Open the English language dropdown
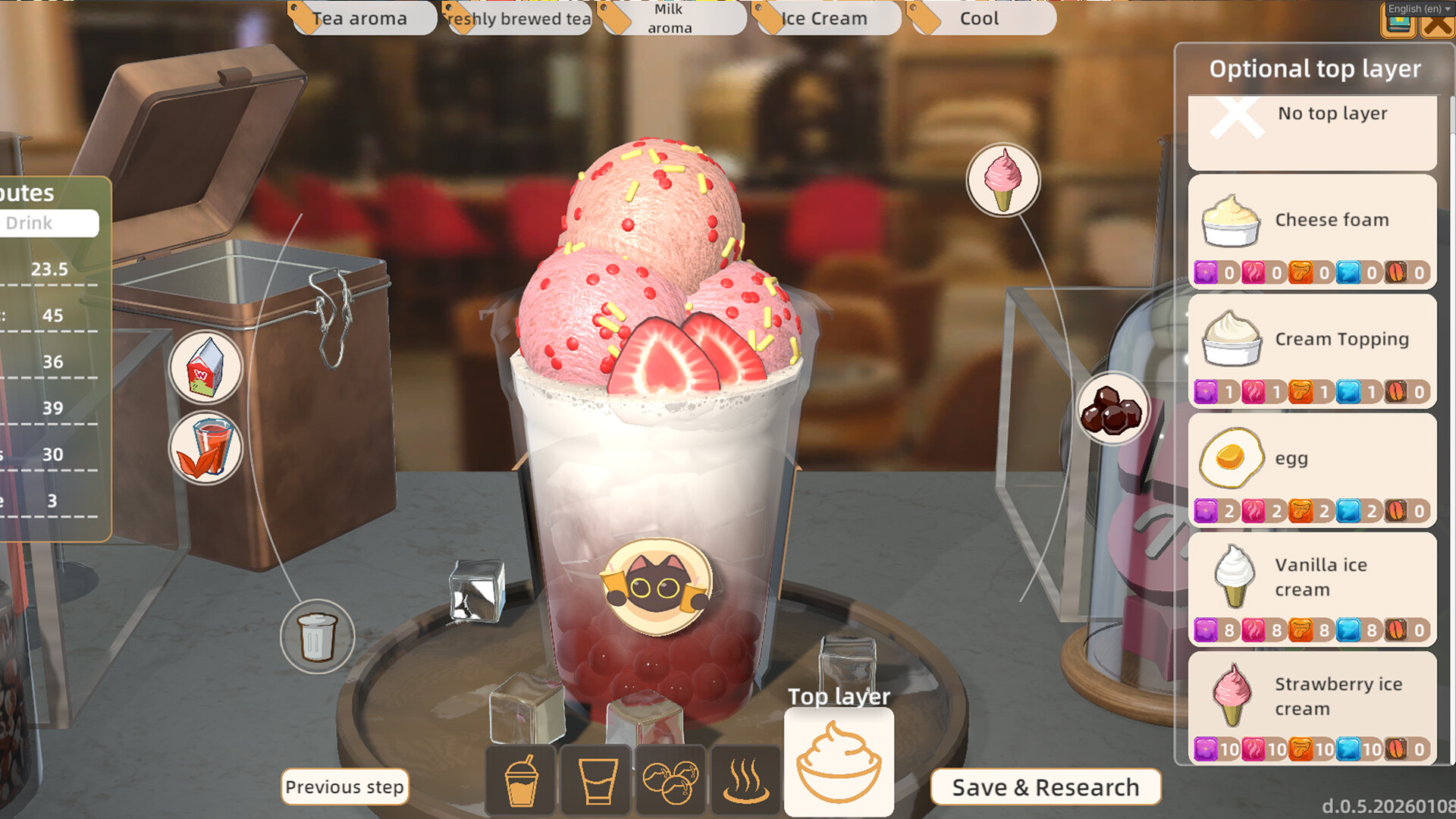Viewport: 1456px width, 819px height. pos(1419,8)
